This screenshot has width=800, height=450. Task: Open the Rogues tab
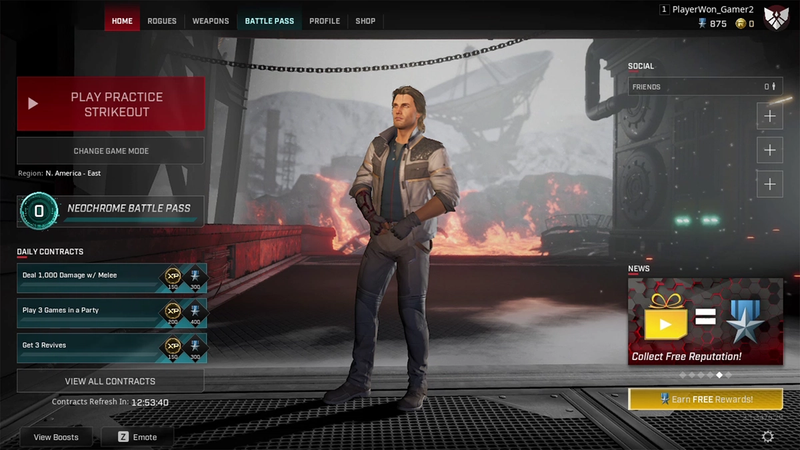(x=162, y=20)
